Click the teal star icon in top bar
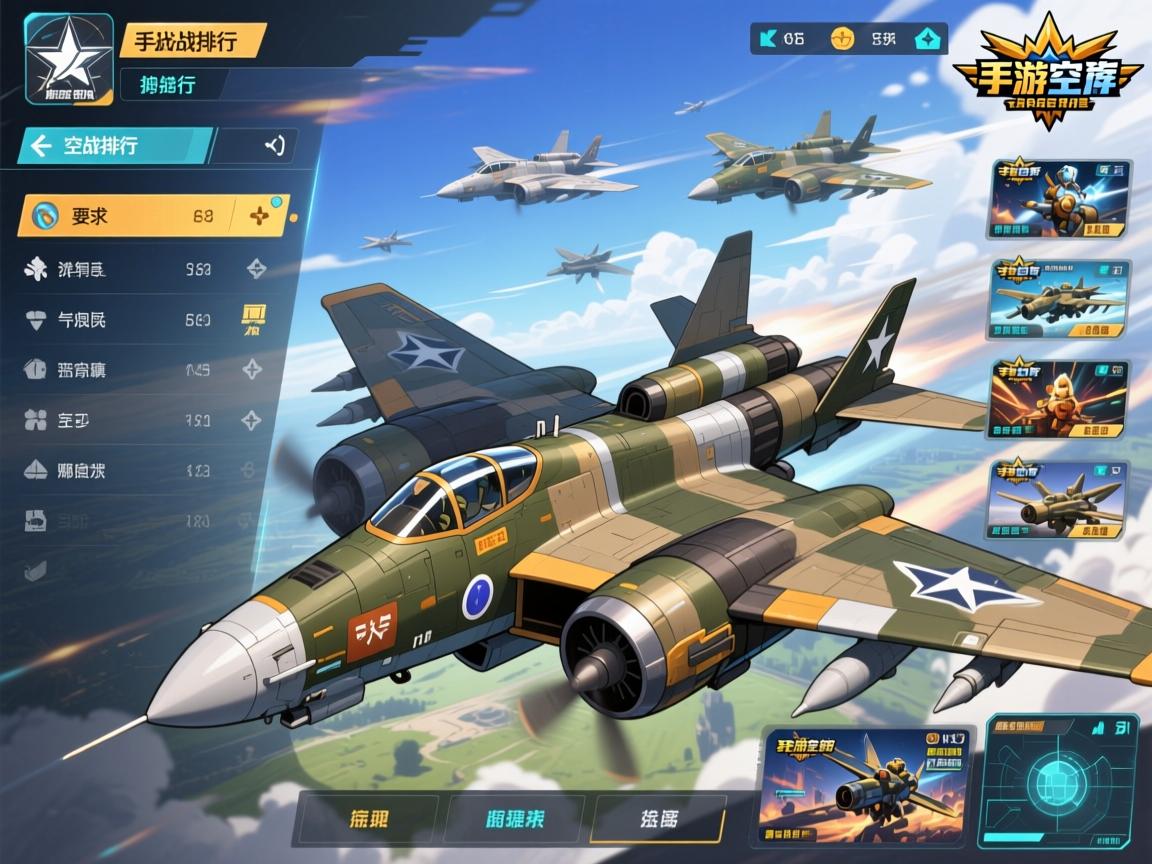This screenshot has height=864, width=1152. 927,39
